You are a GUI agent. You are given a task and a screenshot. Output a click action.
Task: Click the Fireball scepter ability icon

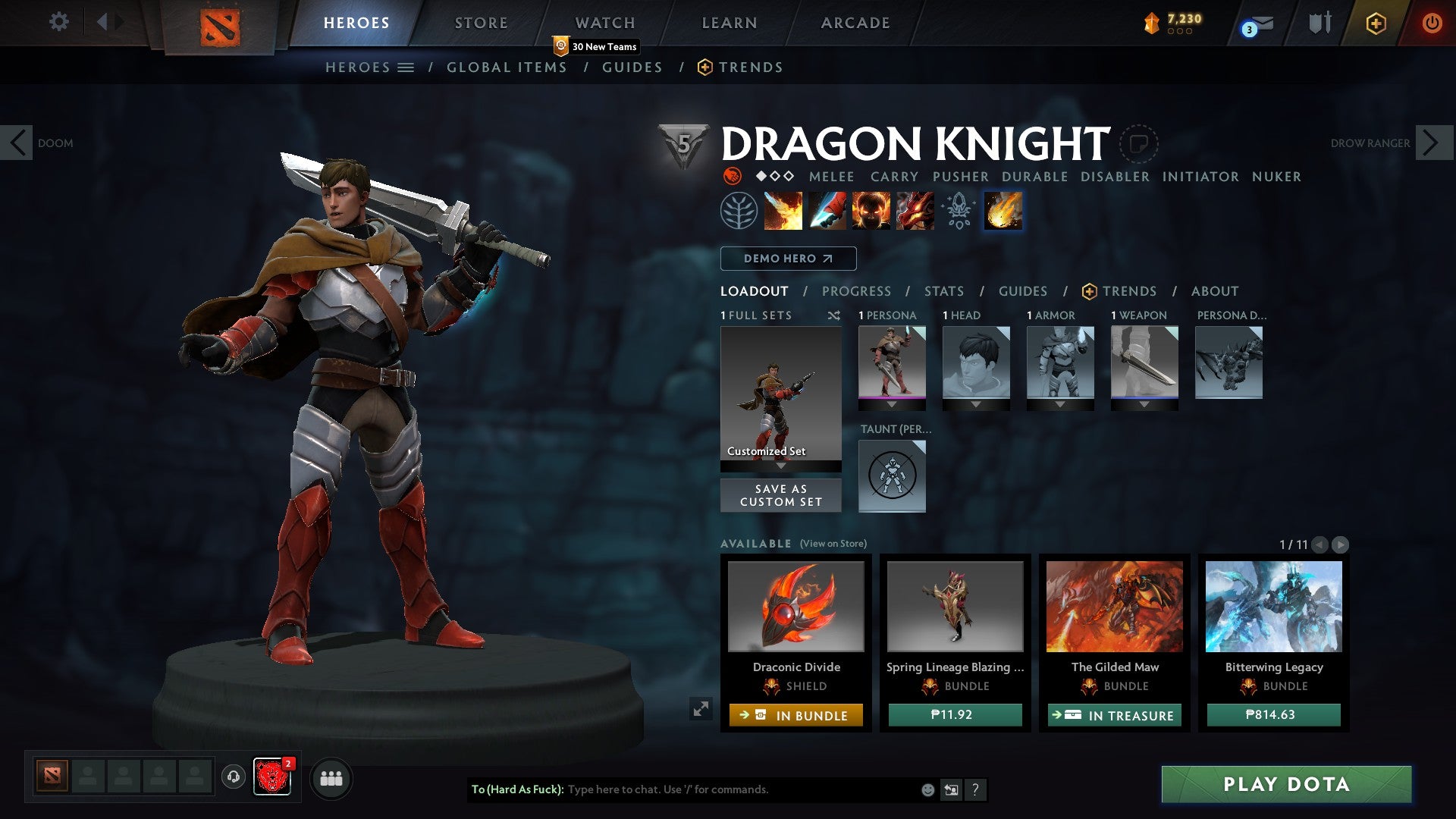(1003, 211)
